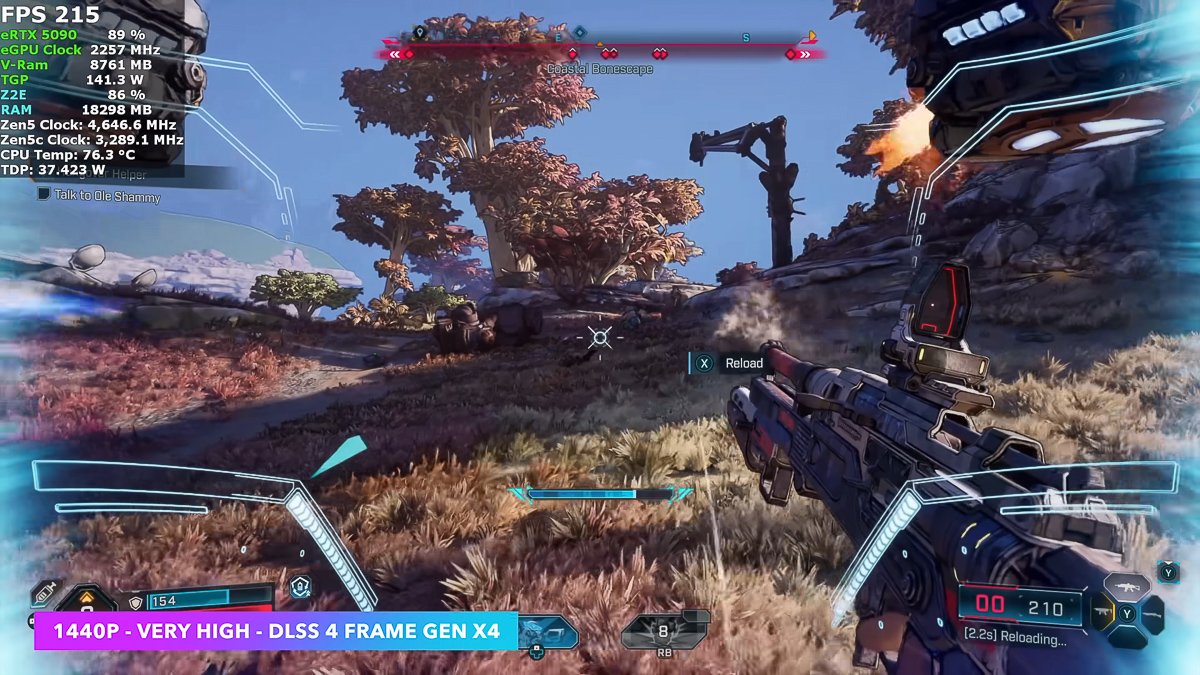Click the compass waypoint pin marker
The image size is (1200, 675).
(x=420, y=33)
